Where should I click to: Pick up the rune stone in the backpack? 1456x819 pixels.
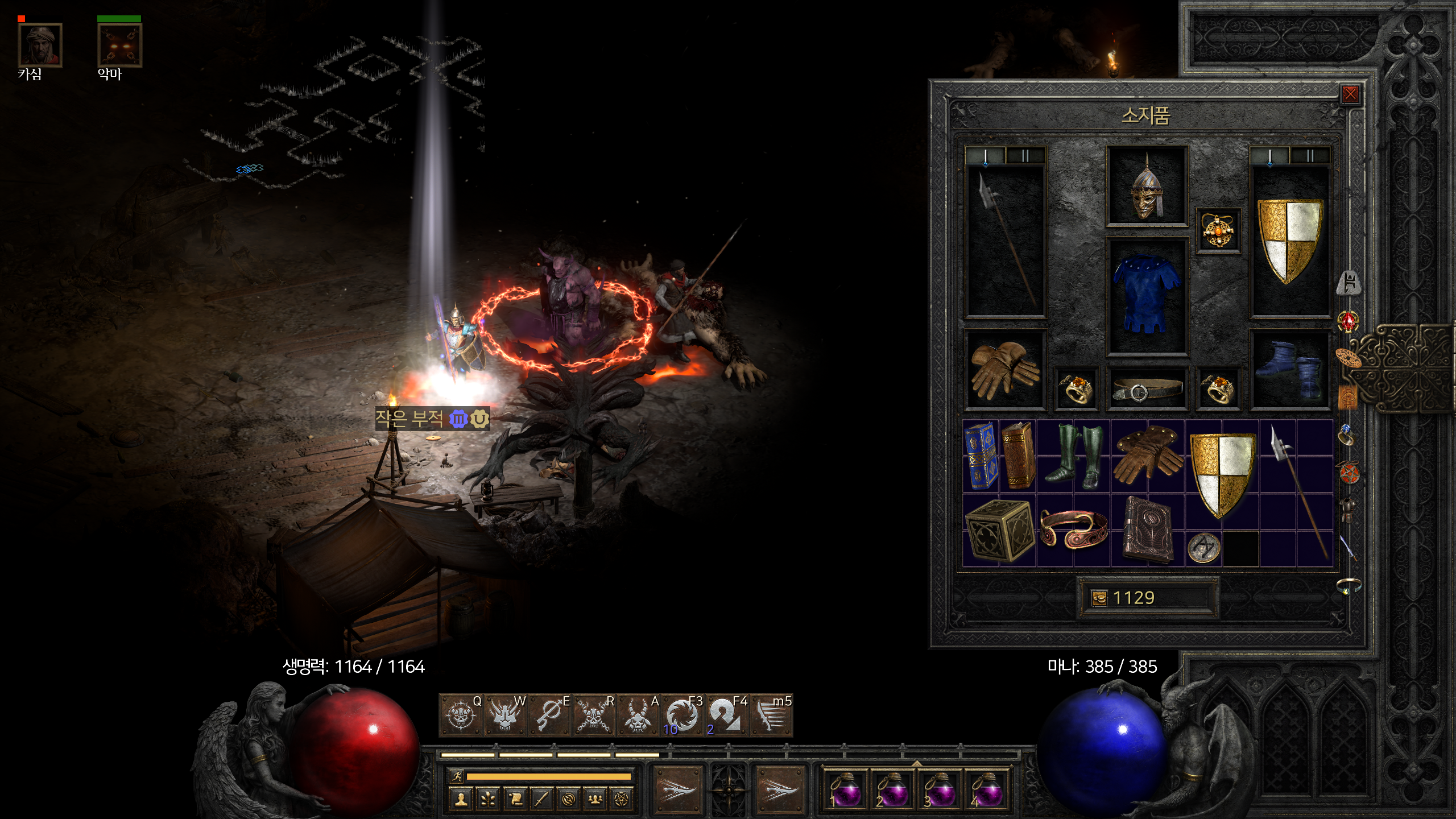pos(1203,548)
